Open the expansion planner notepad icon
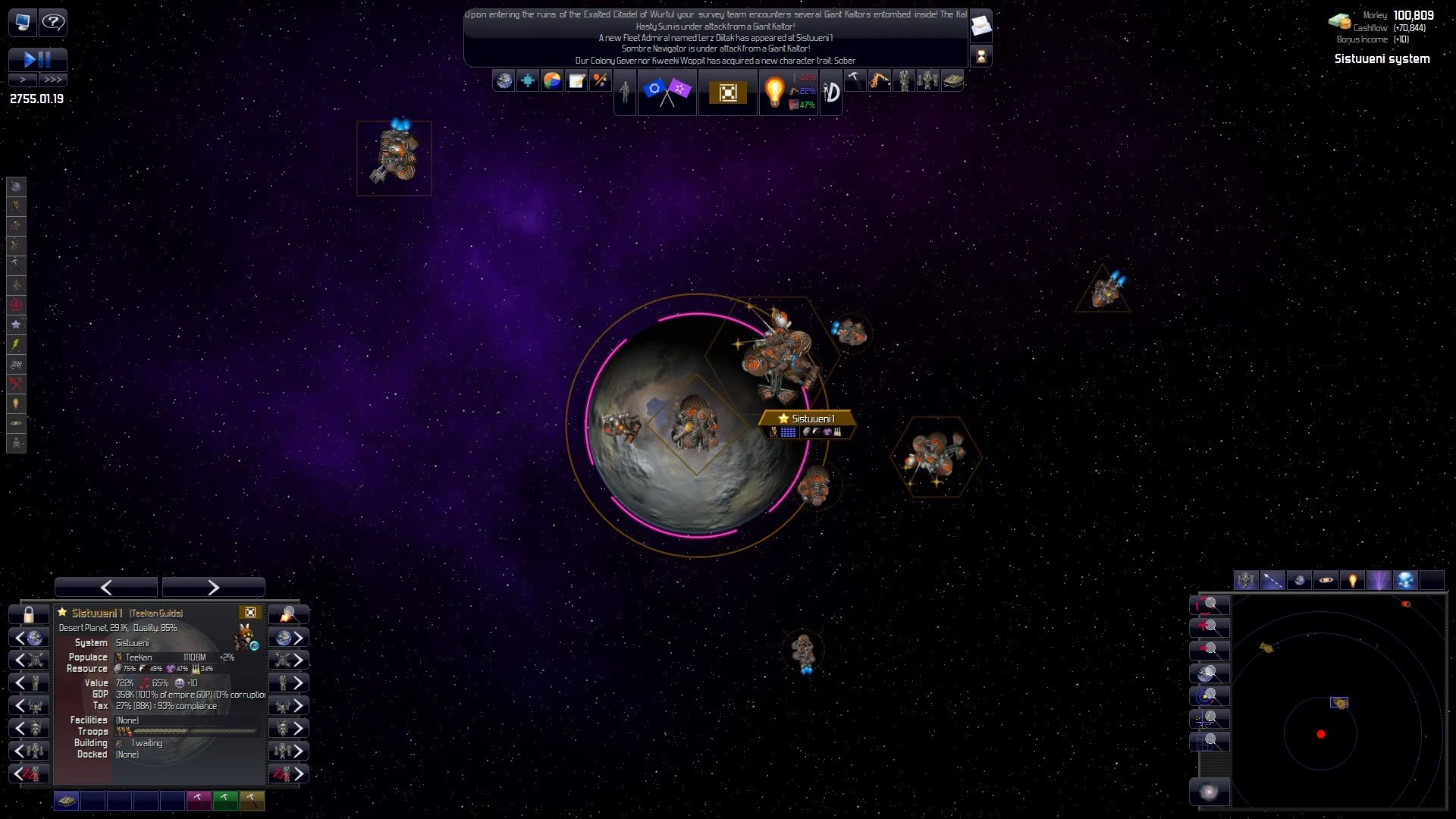Screen dimensions: 1456x819 [575, 80]
